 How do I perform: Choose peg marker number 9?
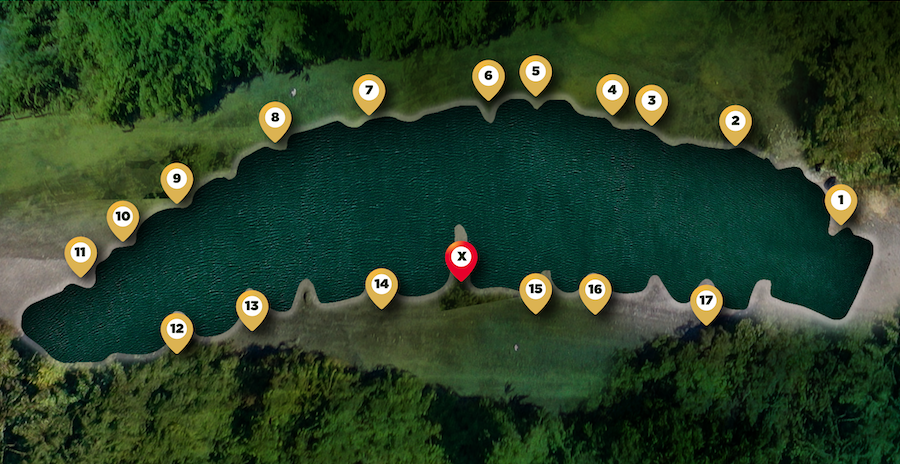[177, 180]
